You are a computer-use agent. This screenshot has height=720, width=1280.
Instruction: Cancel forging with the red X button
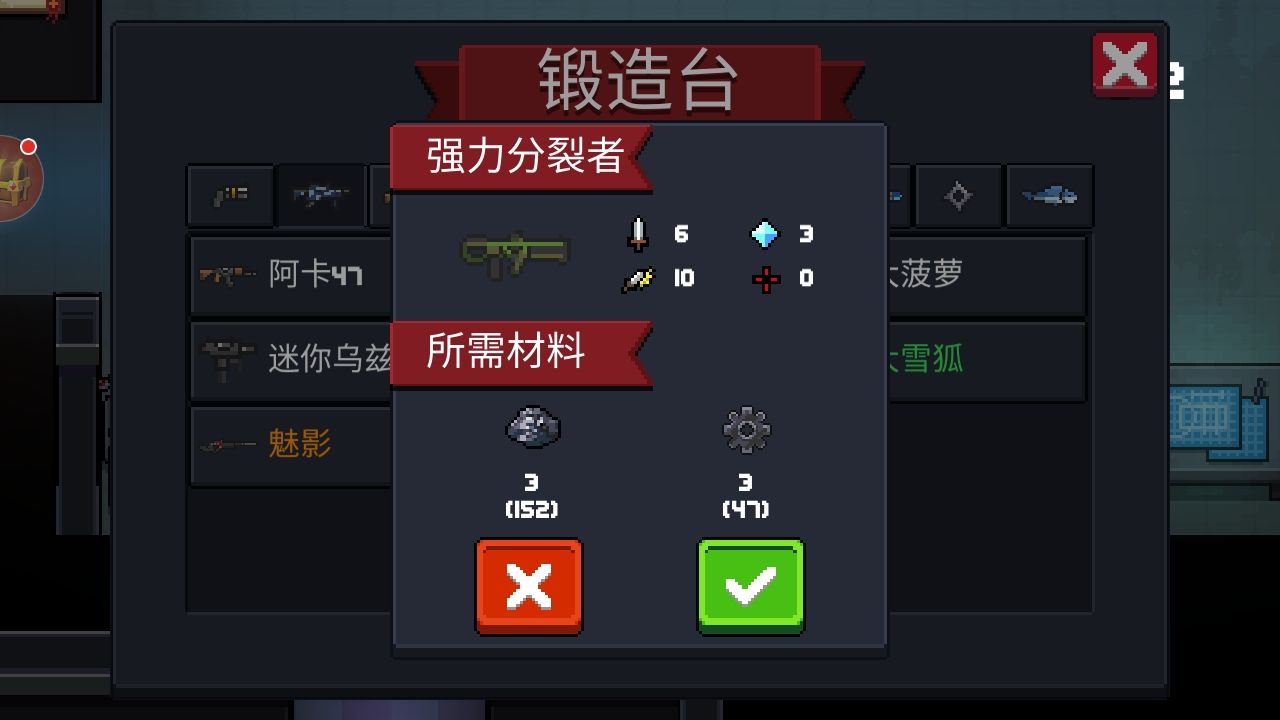[x=529, y=586]
